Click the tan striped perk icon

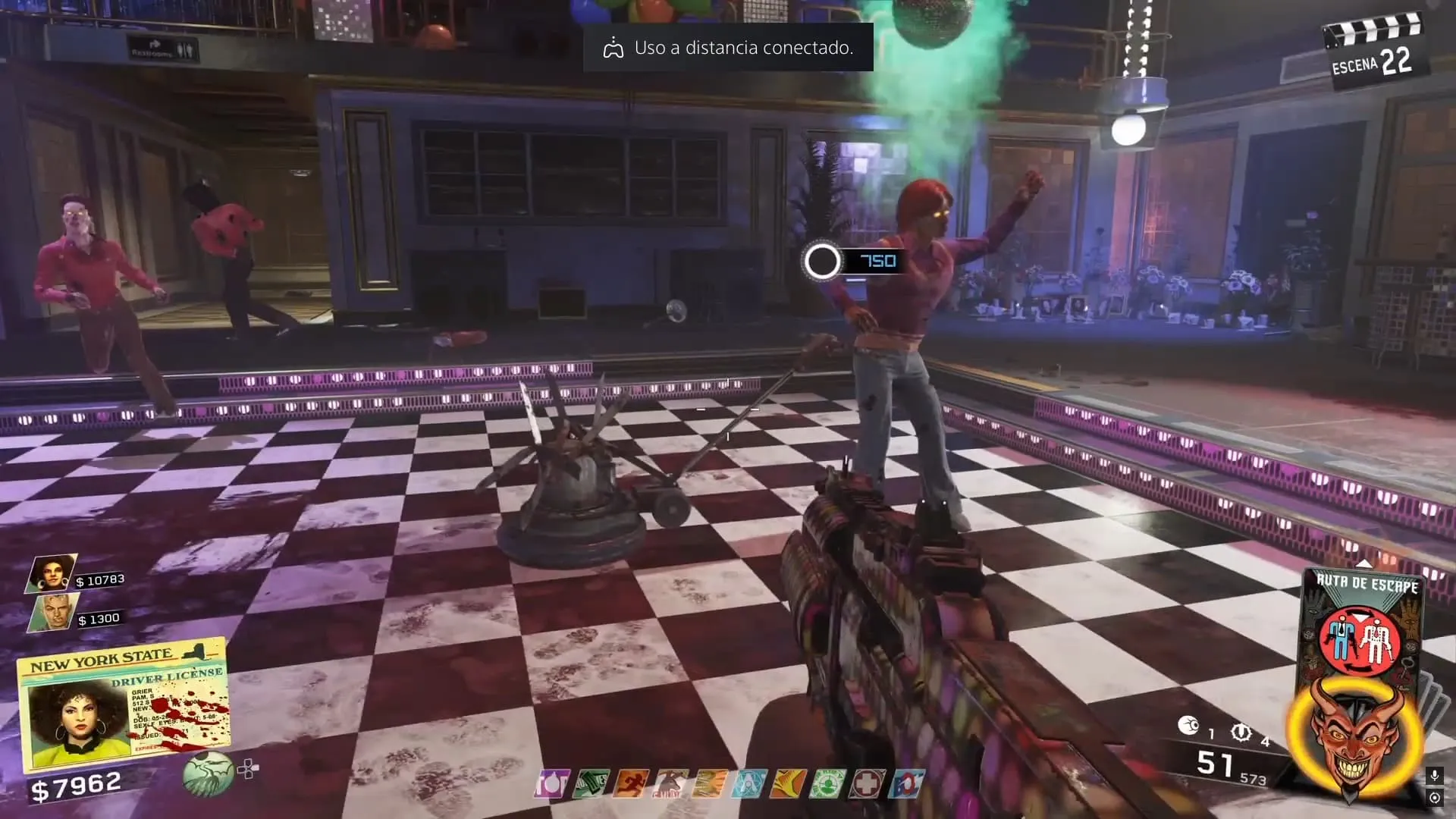(710, 784)
